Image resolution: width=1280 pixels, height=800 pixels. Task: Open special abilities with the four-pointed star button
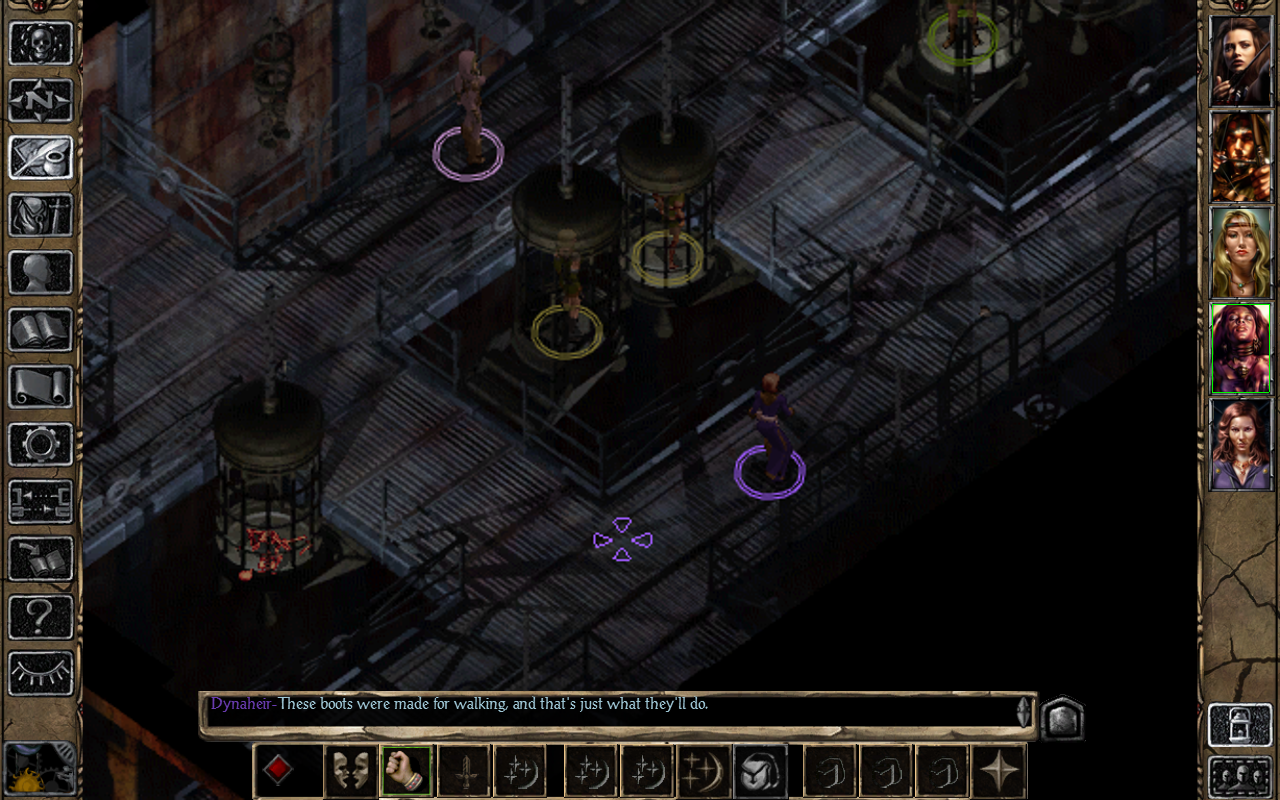(999, 771)
